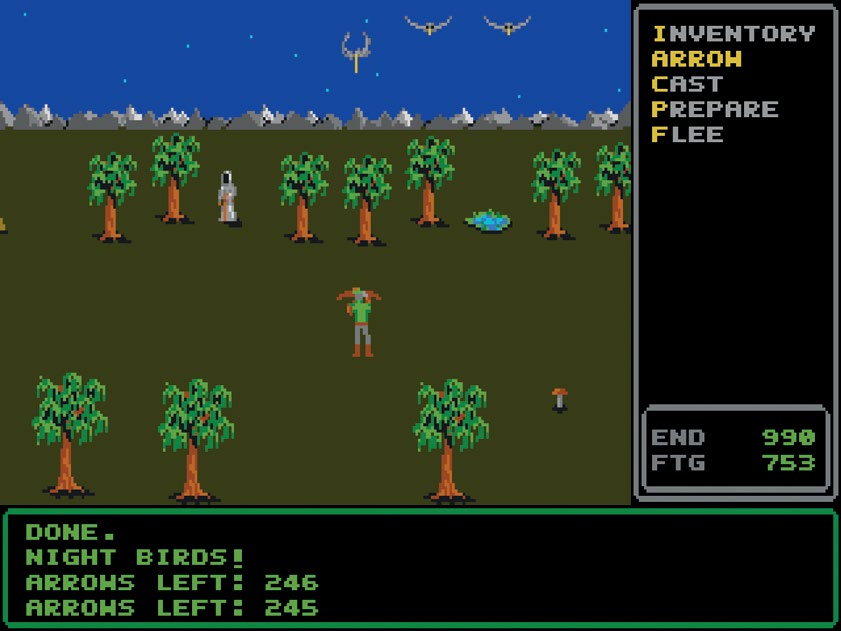841x631 pixels.
Task: Choose Flee to escape combat
Action: pos(688,134)
